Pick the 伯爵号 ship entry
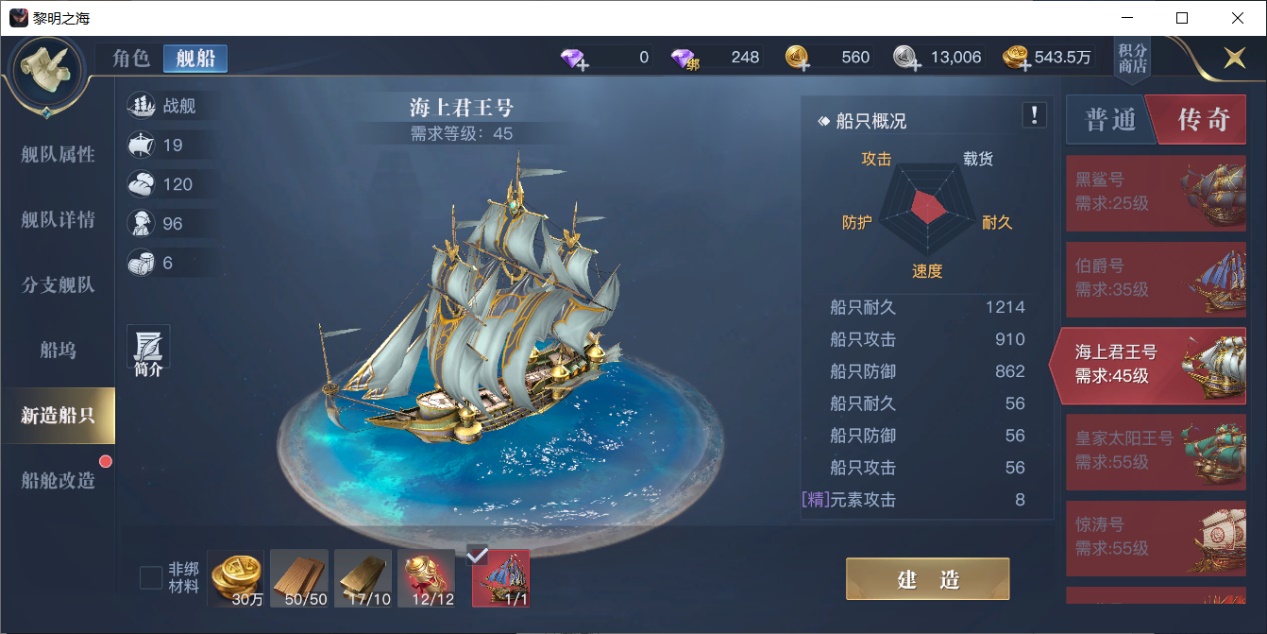 click(1155, 279)
